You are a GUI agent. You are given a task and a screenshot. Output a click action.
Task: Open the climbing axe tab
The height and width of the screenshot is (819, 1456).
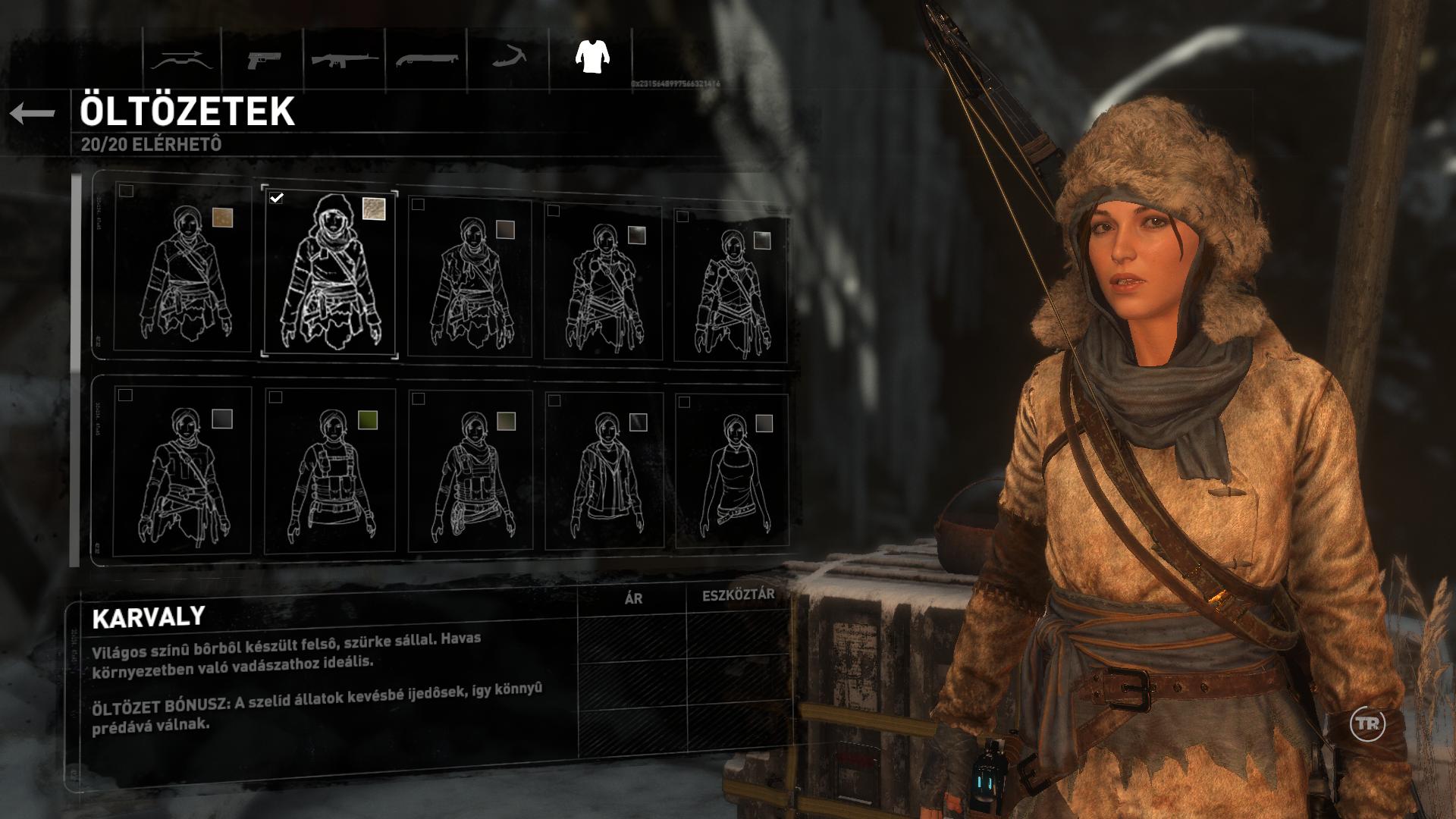tap(510, 59)
